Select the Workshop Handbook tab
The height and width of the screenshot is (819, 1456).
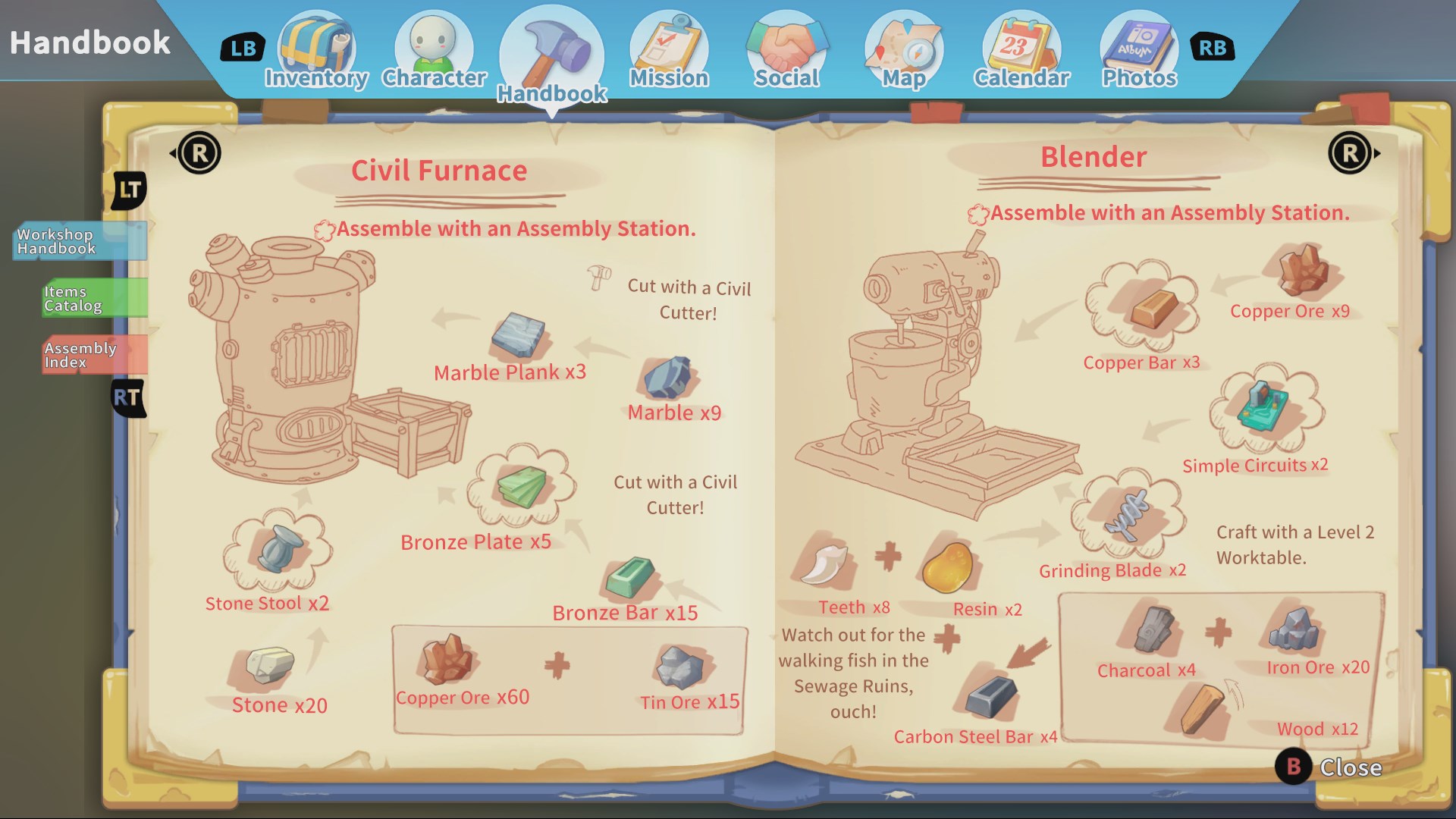76,243
